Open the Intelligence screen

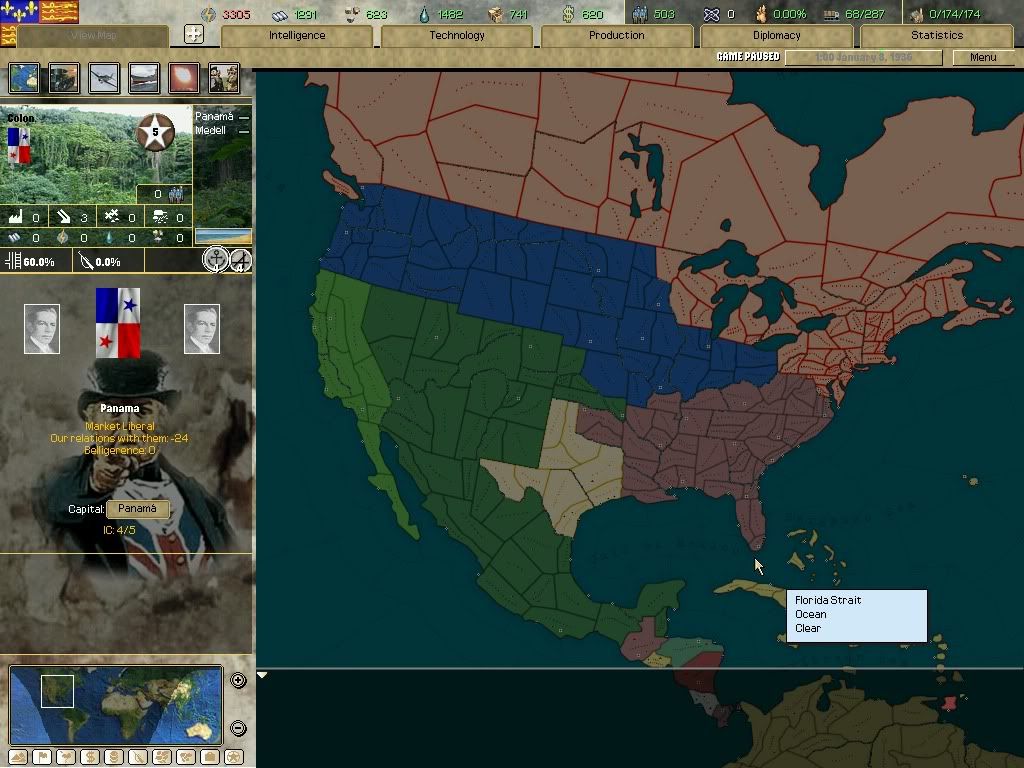pyautogui.click(x=297, y=35)
